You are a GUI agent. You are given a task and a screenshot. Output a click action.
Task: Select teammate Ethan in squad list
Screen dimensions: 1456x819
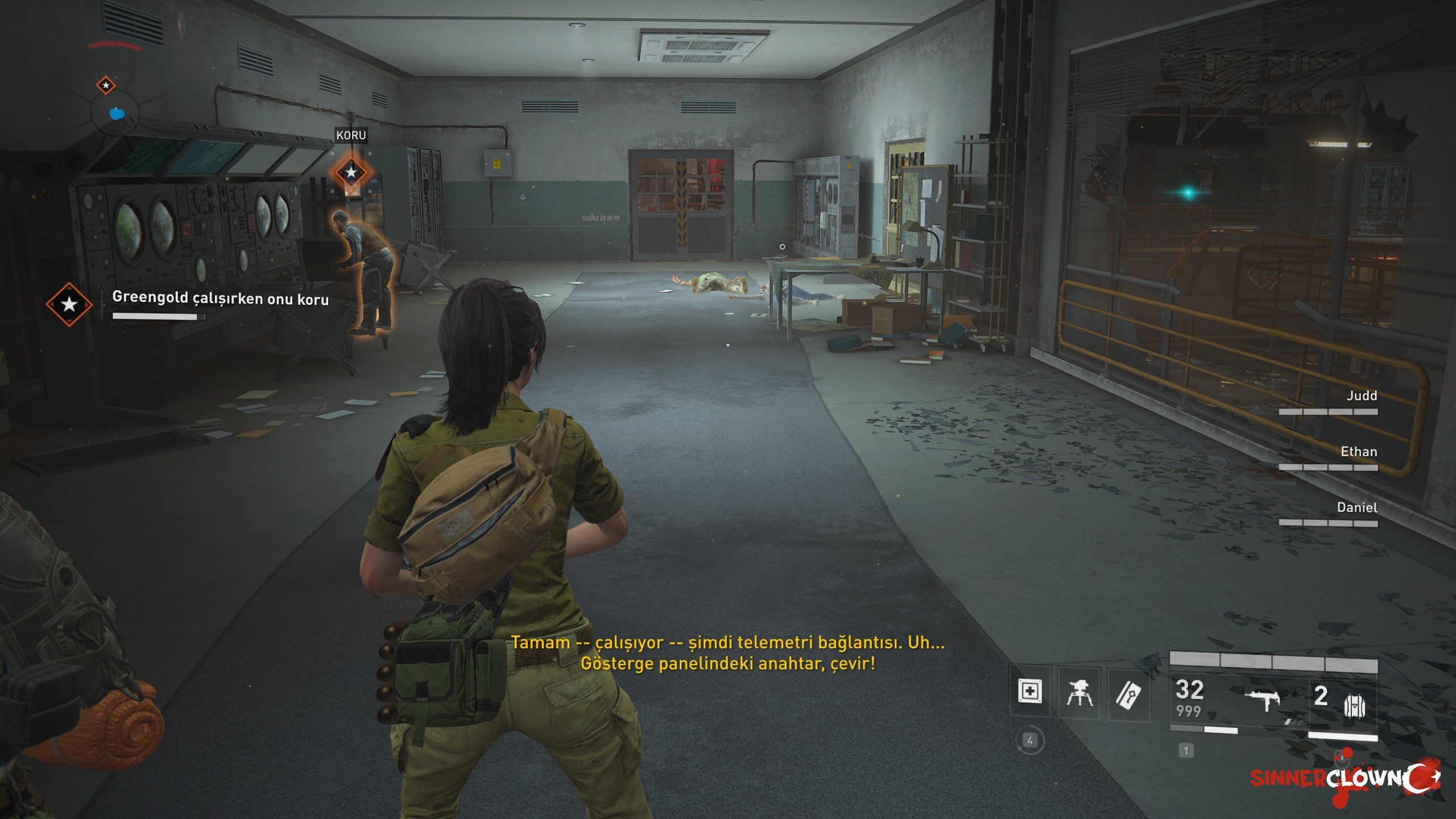click(x=1359, y=452)
